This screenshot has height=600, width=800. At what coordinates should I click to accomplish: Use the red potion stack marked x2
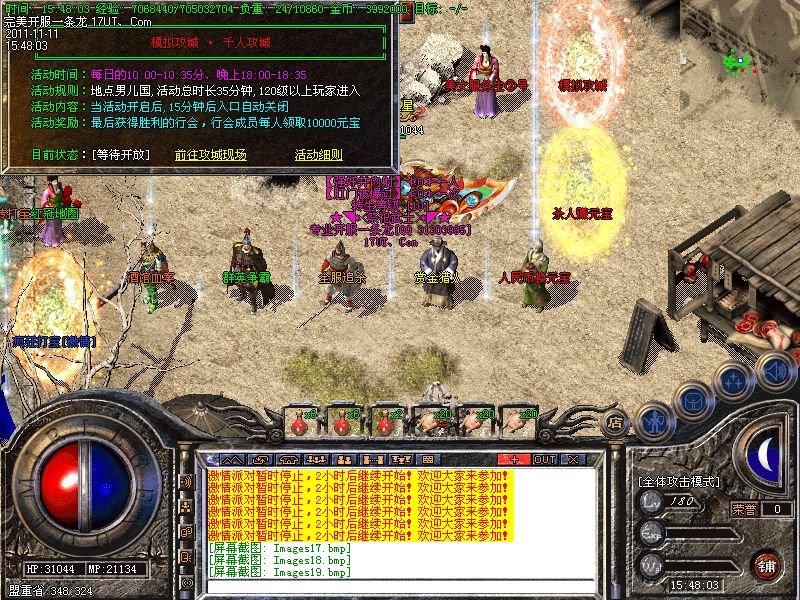(x=387, y=422)
